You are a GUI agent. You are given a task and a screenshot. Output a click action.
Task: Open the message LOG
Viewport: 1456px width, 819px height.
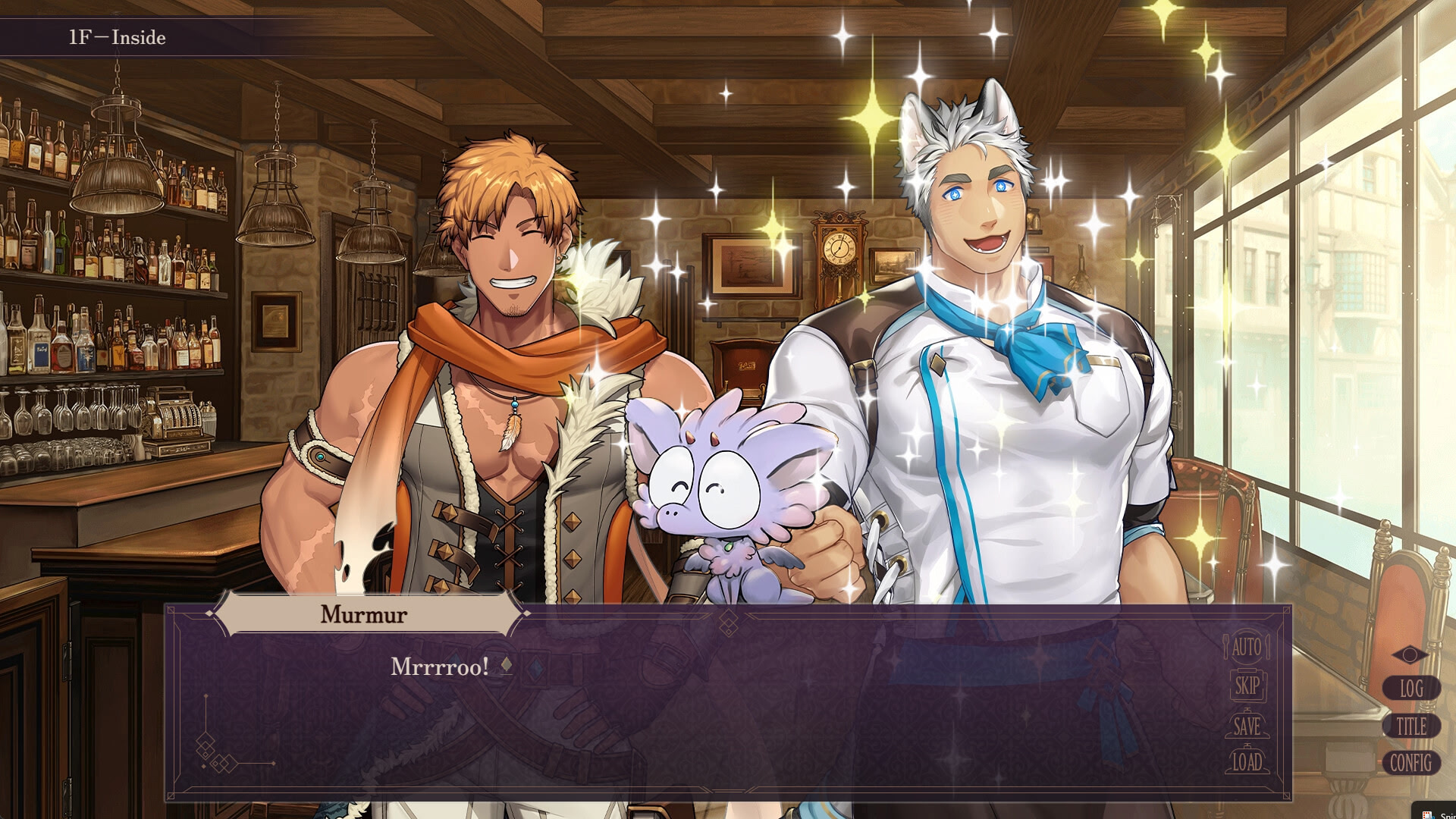(x=1412, y=689)
